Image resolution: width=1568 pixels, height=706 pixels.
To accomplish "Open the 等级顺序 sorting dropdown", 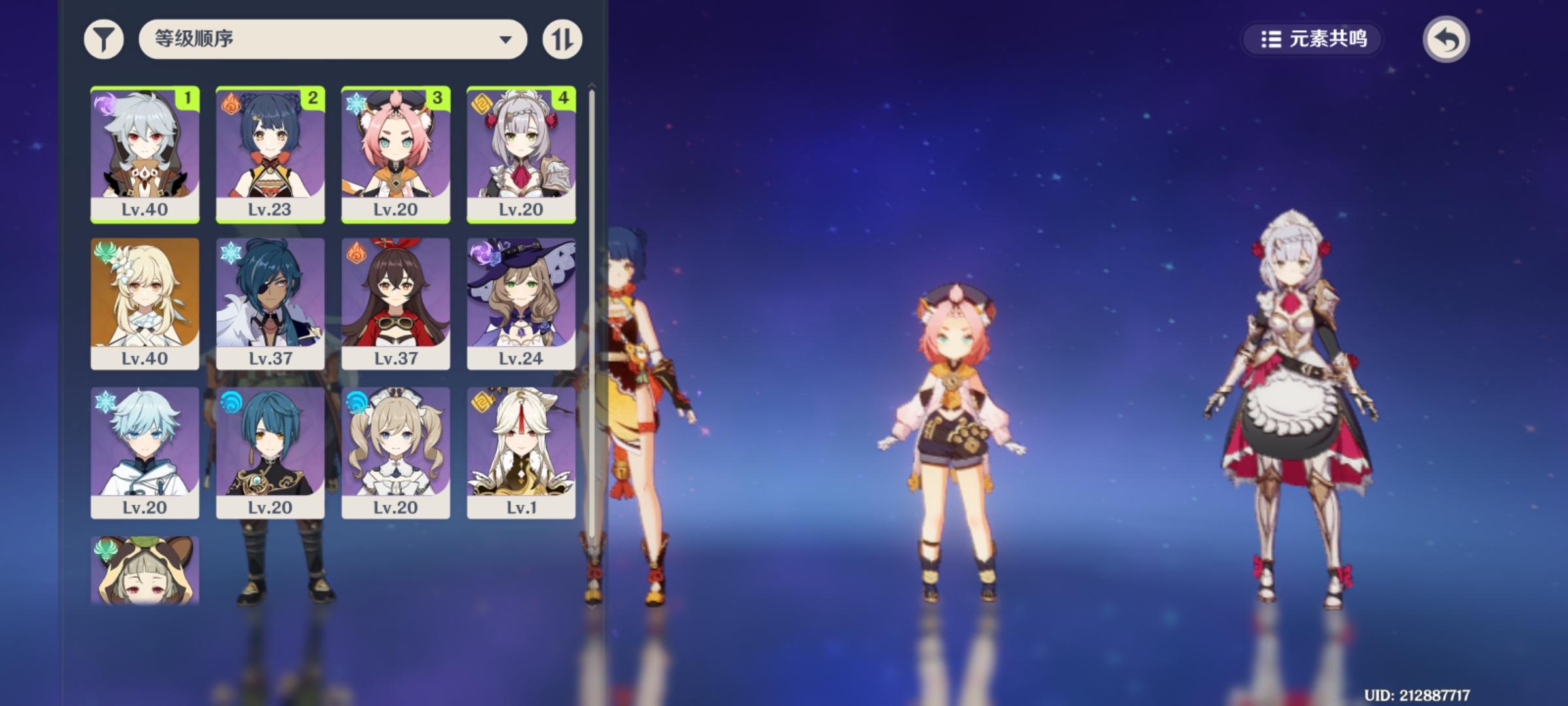I will coord(333,39).
